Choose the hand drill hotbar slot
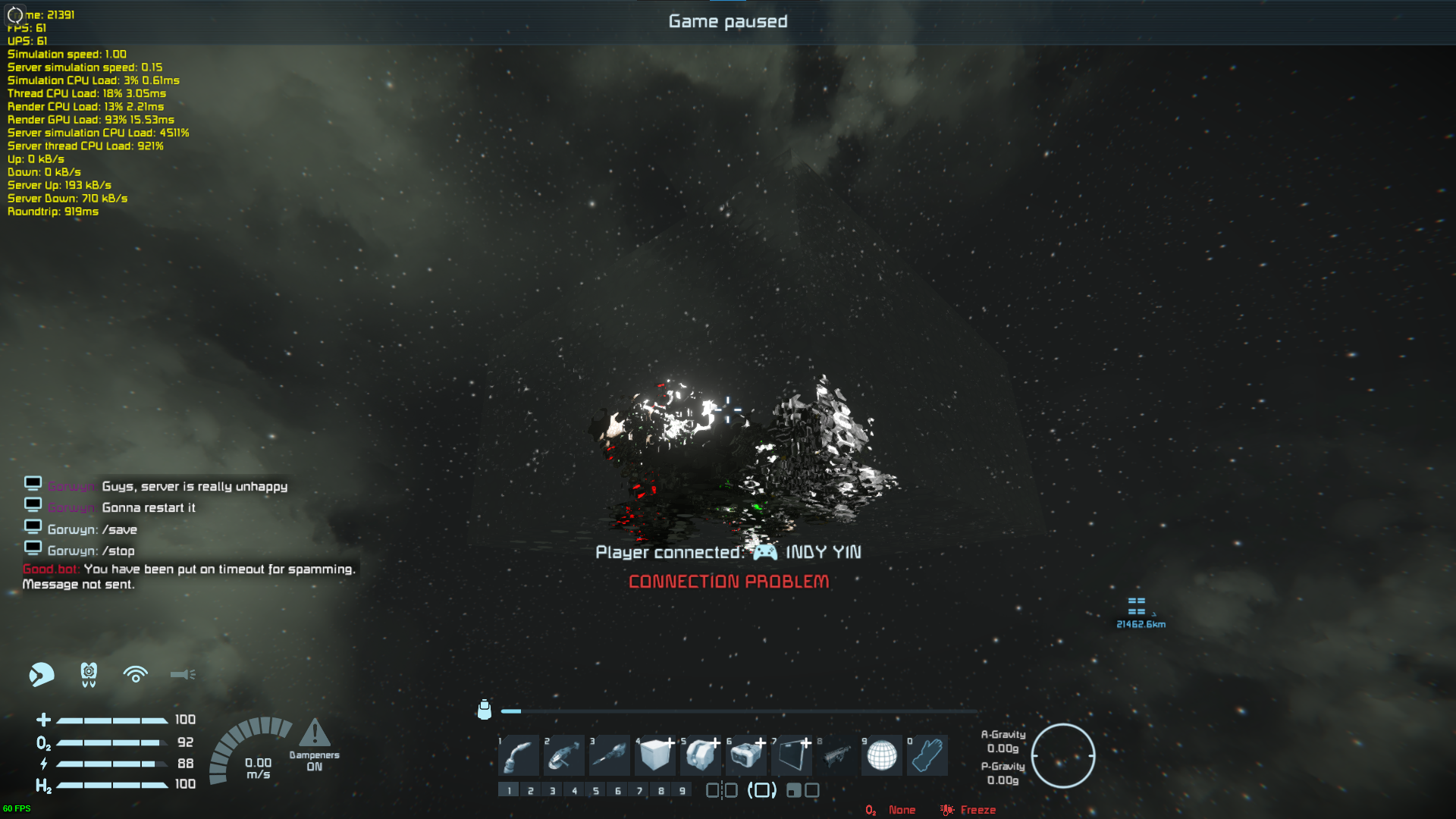 (x=610, y=755)
